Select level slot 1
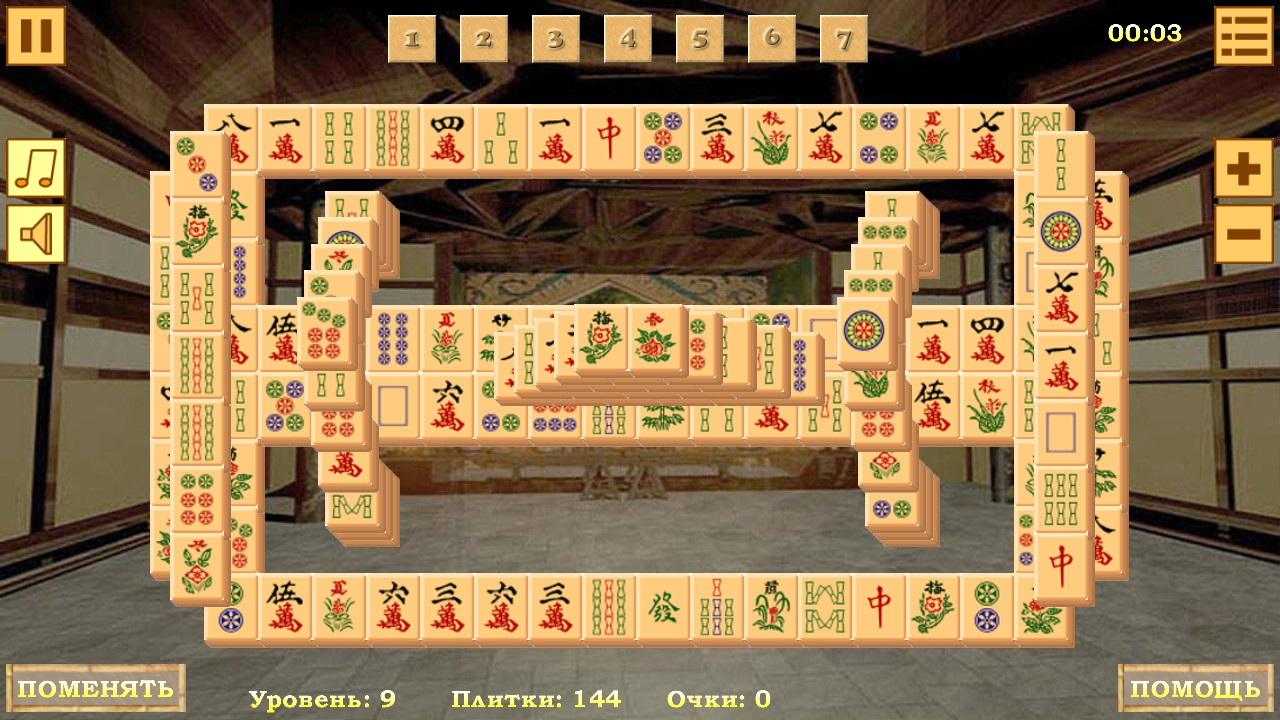The height and width of the screenshot is (720, 1280). (411, 38)
